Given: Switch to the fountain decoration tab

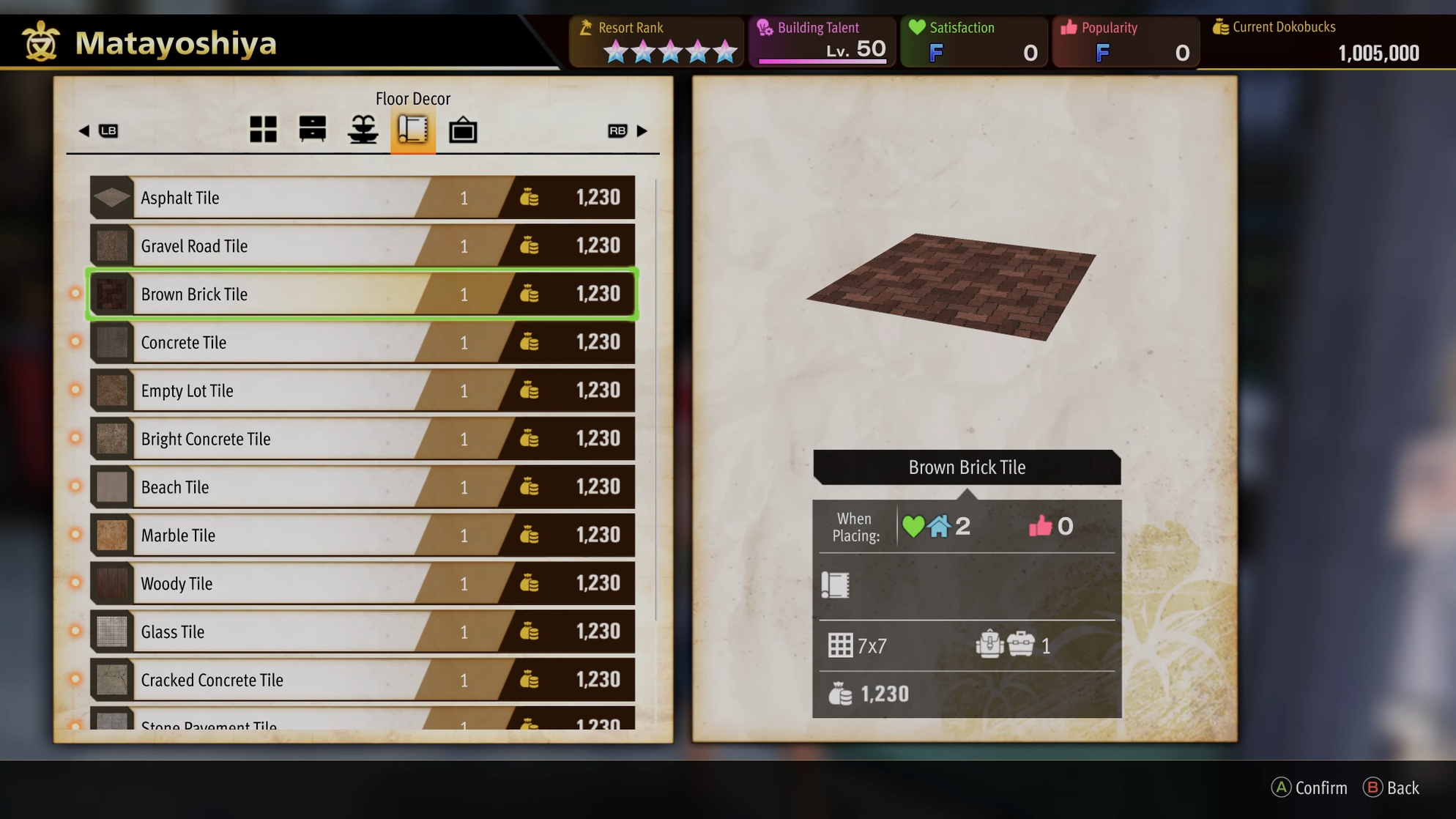Looking at the screenshot, I should pyautogui.click(x=363, y=130).
